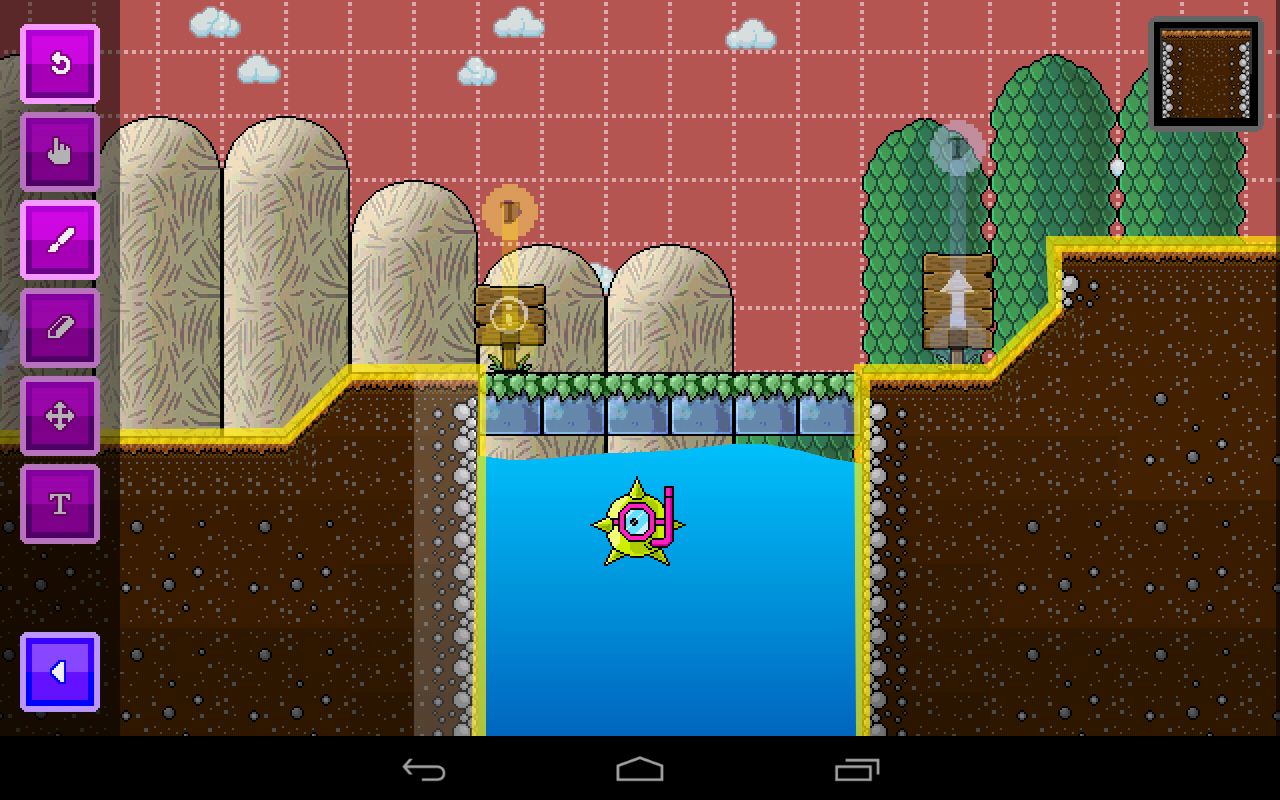
Task: Open the dirt block tile preview
Action: [1204, 73]
